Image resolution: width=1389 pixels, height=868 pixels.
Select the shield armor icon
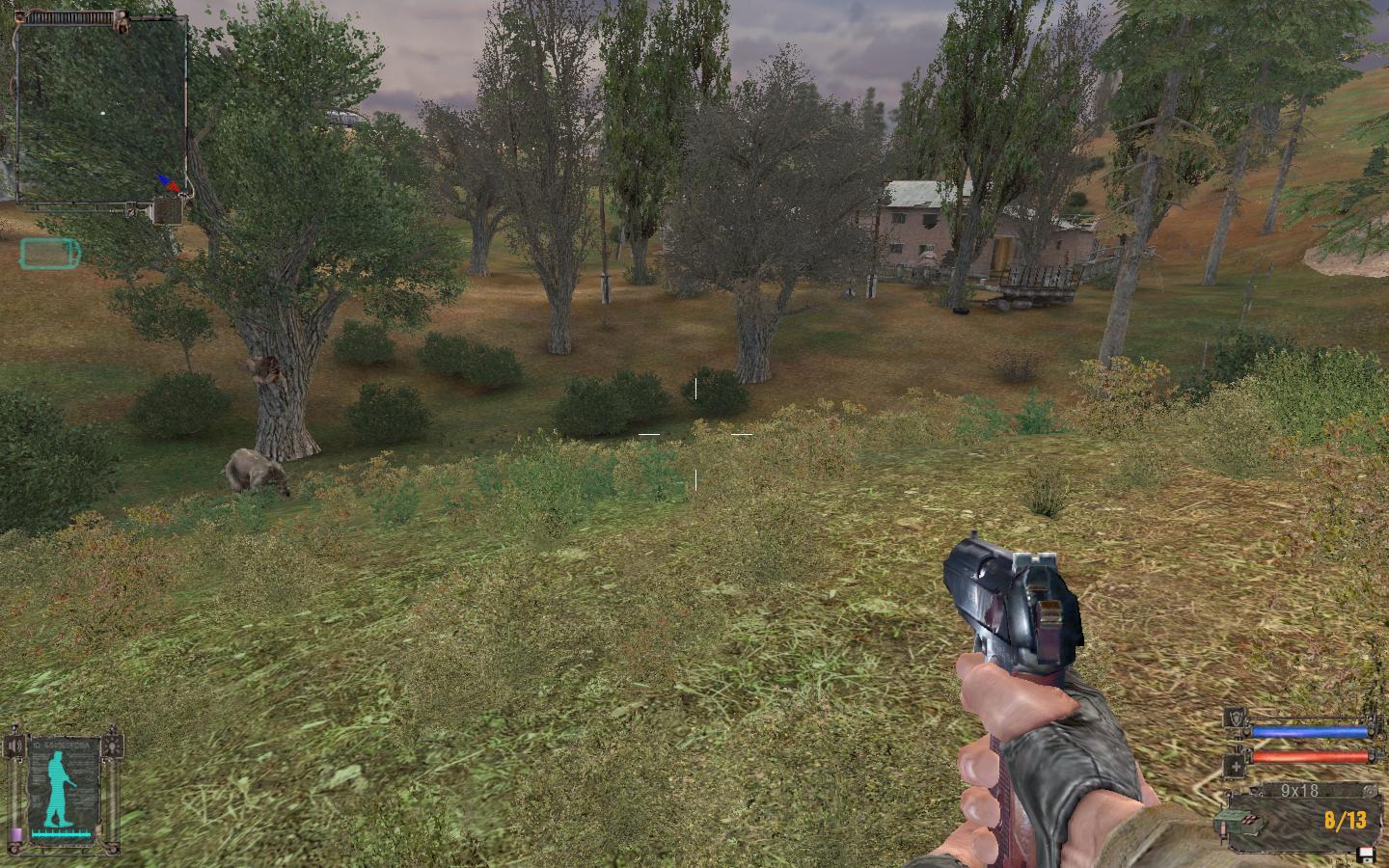coord(1234,718)
